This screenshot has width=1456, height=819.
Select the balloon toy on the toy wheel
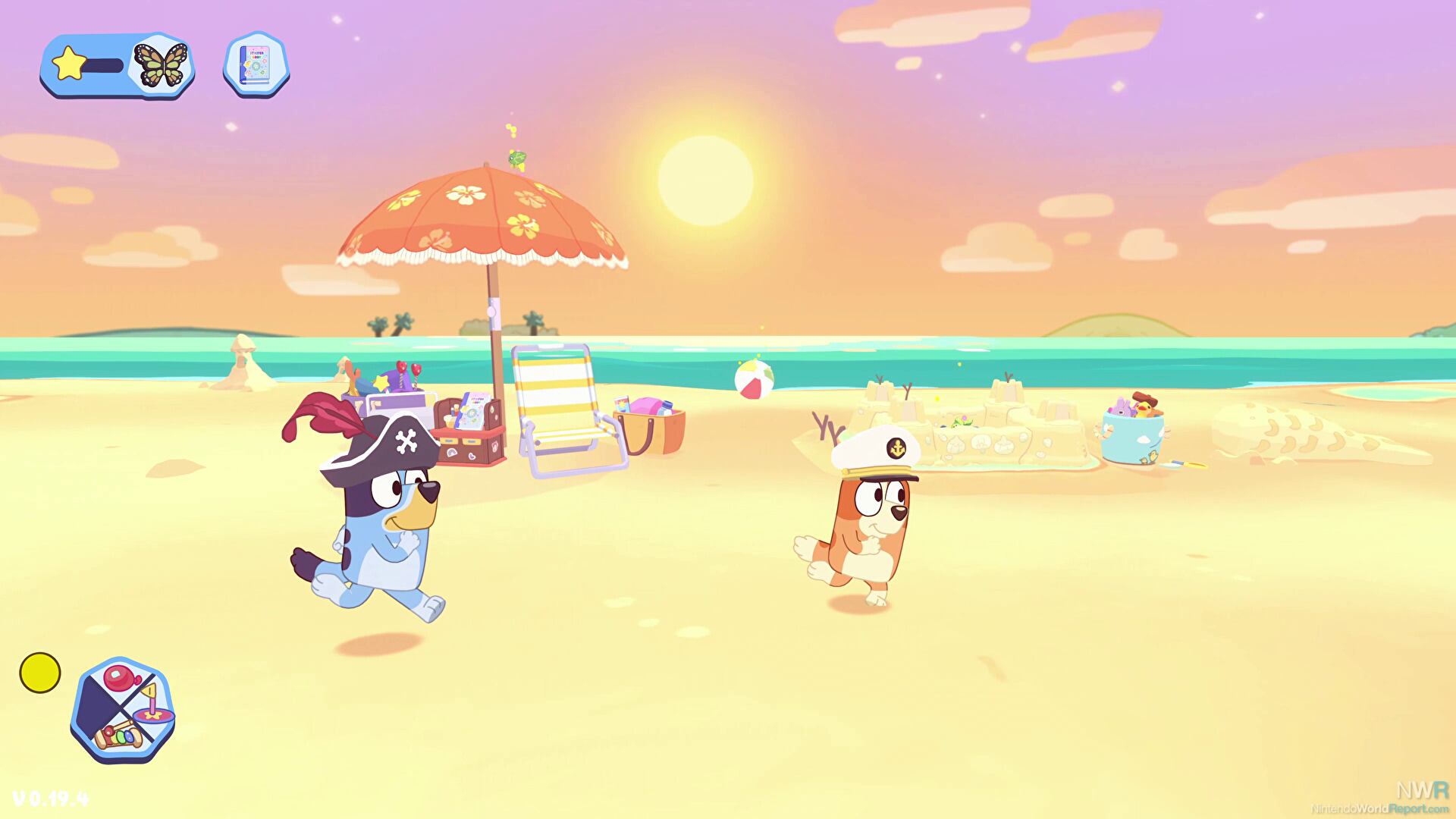[118, 677]
